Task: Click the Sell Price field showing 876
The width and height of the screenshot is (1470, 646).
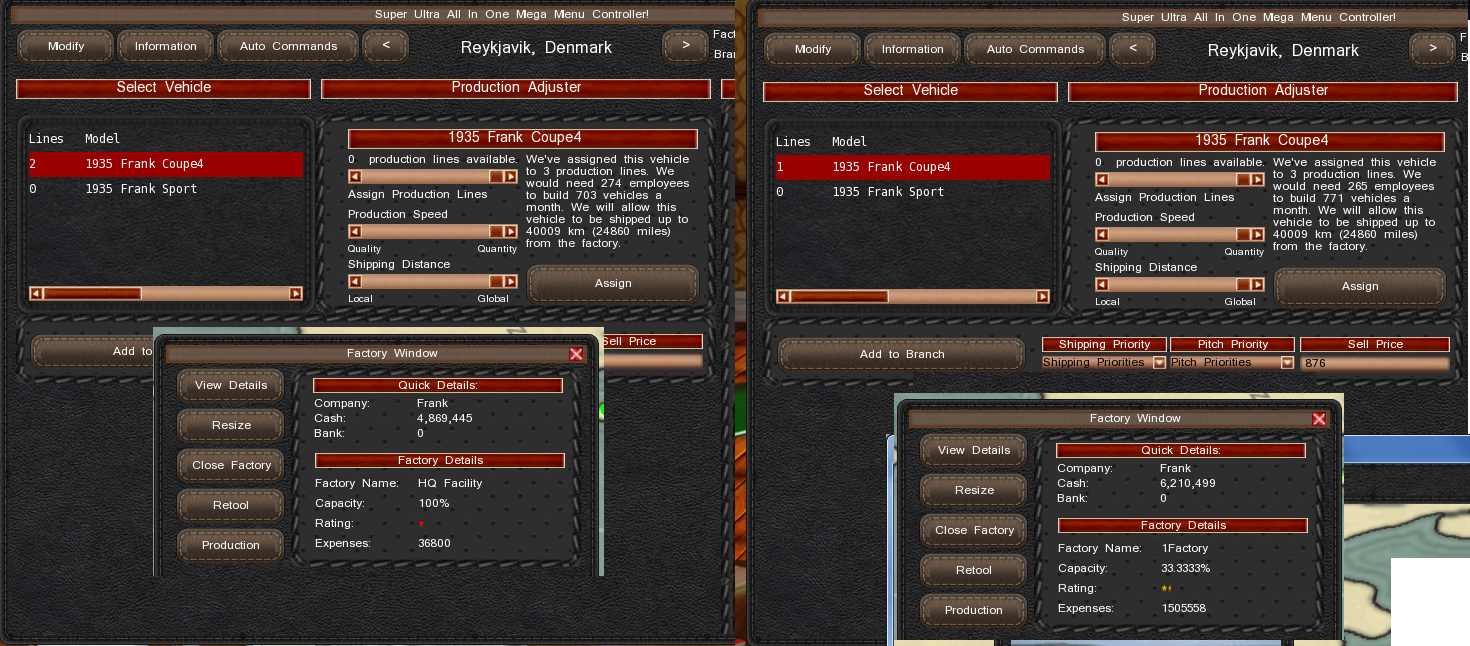Action: [1373, 364]
